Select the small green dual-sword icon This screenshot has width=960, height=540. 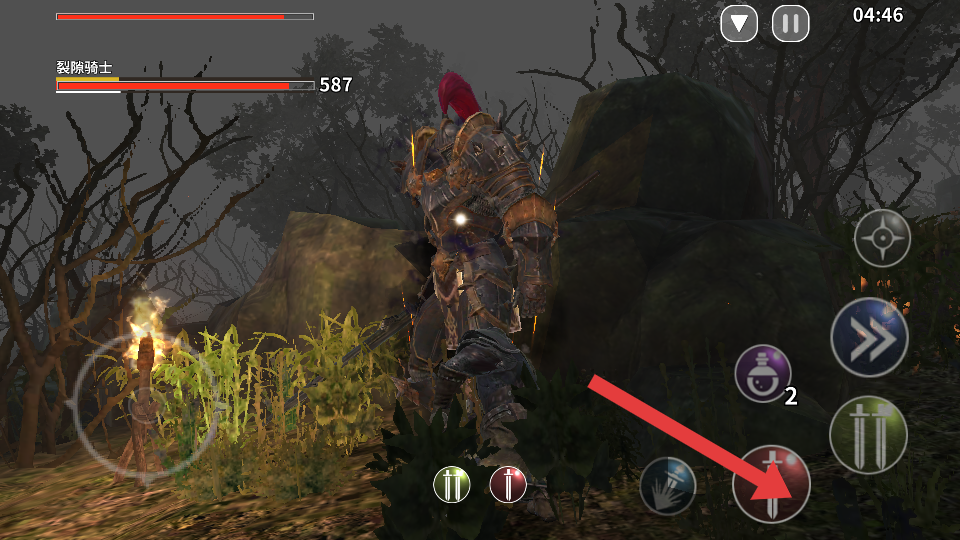coord(451,485)
